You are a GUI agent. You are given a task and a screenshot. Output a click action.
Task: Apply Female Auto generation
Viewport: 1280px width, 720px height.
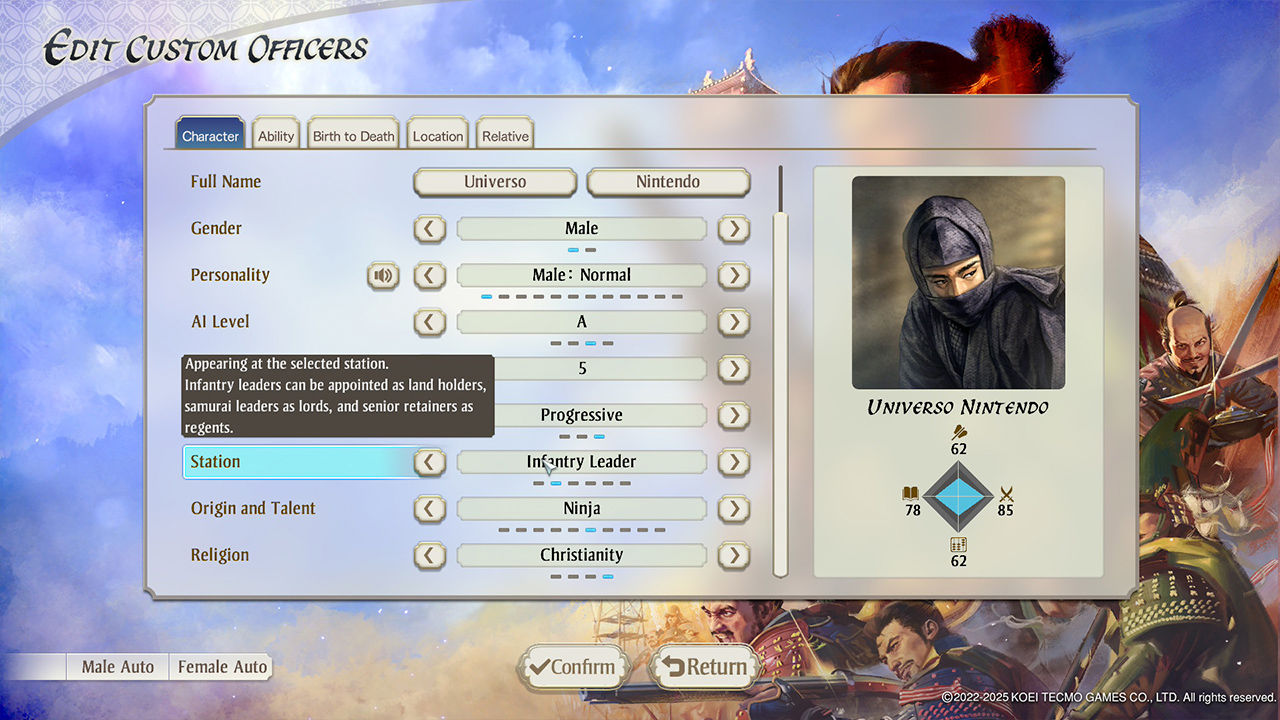point(222,667)
